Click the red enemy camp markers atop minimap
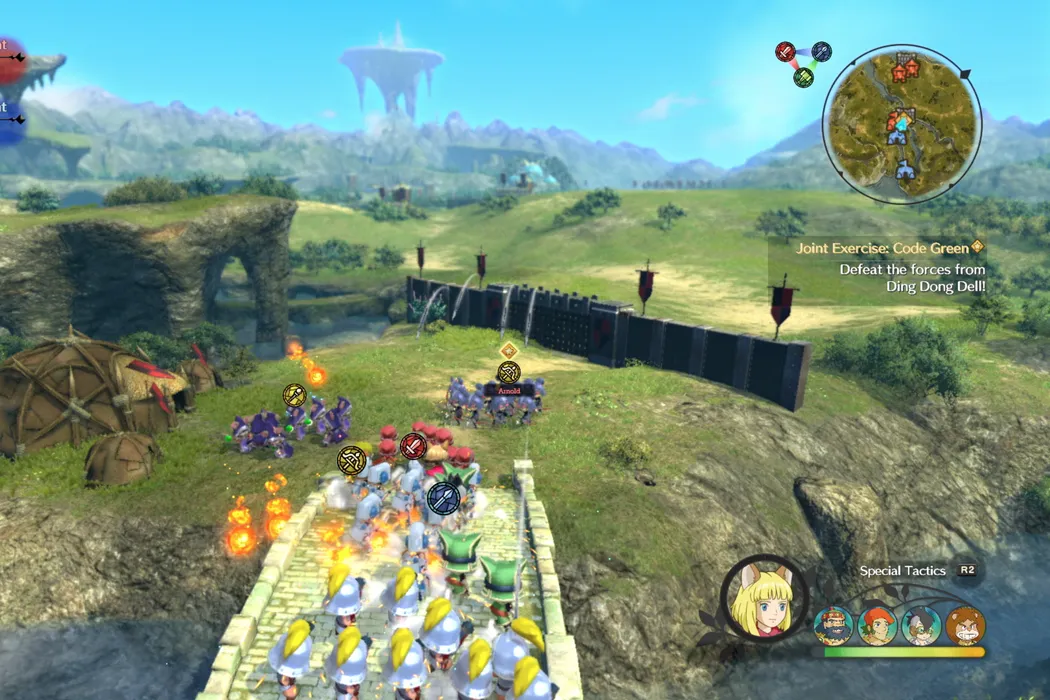The height and width of the screenshot is (700, 1050). pyautogui.click(x=905, y=70)
